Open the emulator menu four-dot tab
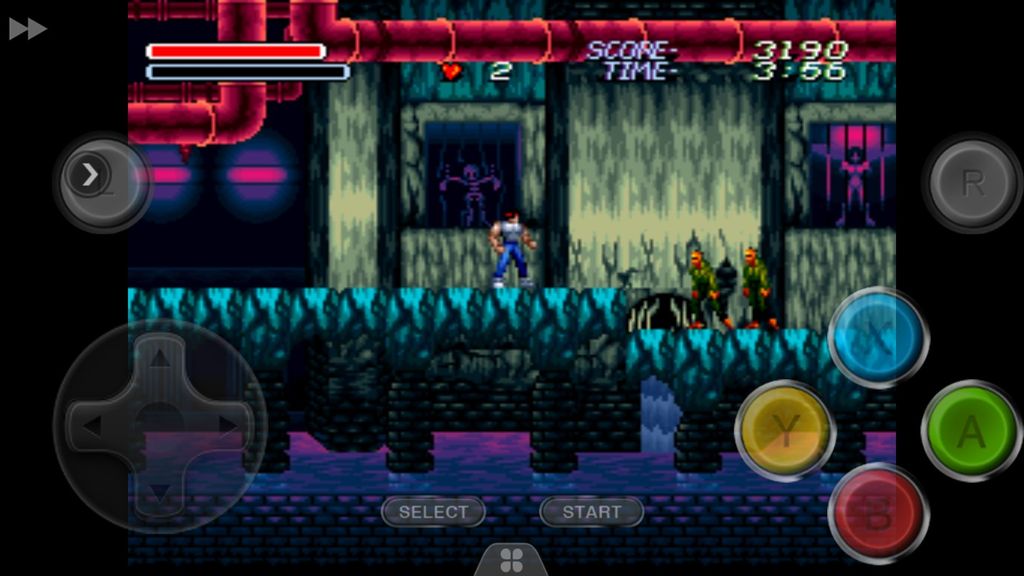This screenshot has height=576, width=1024. click(511, 559)
